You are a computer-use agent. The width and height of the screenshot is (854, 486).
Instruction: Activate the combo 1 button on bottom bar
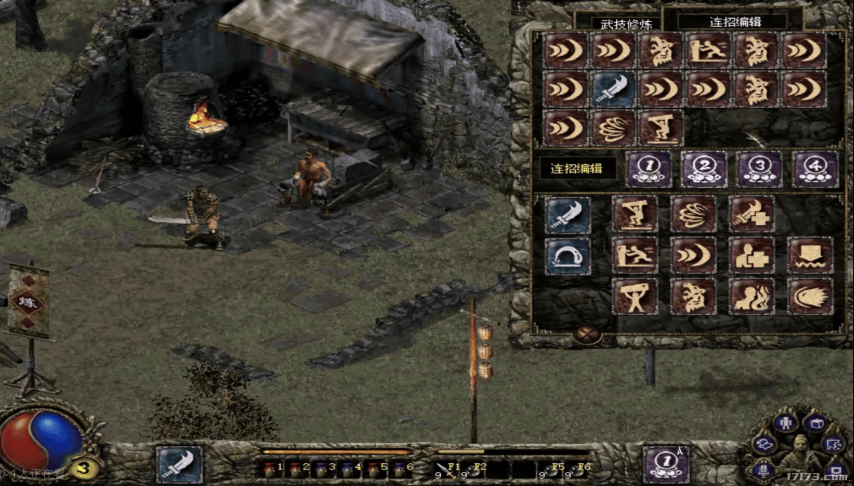coord(666,464)
